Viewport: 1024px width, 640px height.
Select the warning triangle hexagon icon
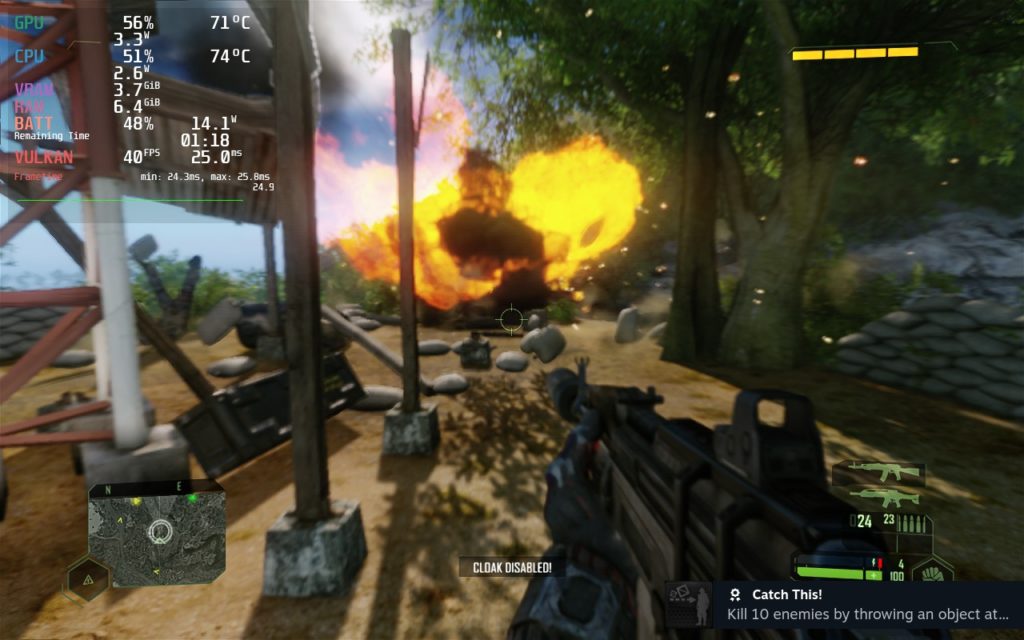click(88, 578)
